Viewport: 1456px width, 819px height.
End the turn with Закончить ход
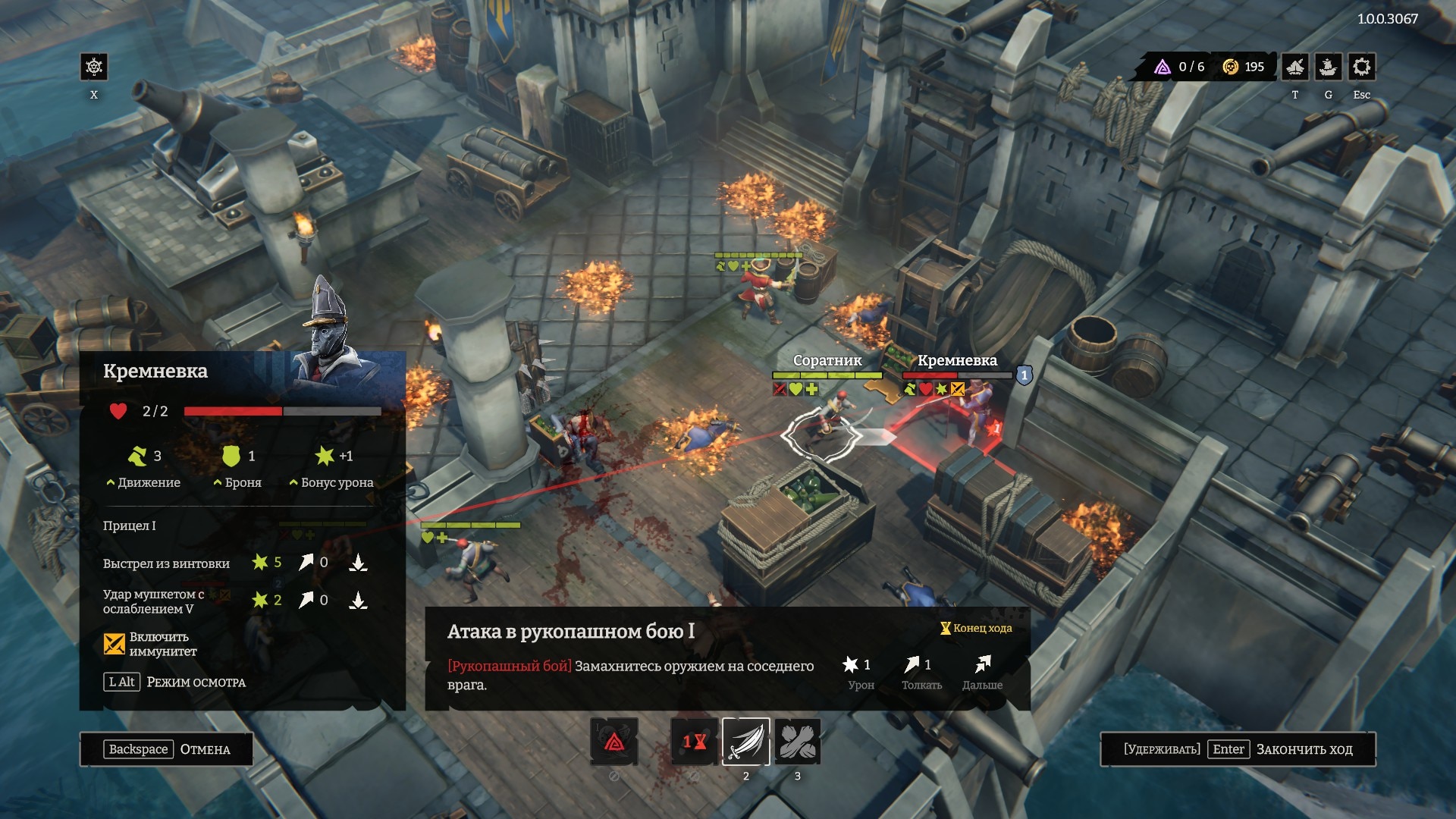(x=1238, y=749)
